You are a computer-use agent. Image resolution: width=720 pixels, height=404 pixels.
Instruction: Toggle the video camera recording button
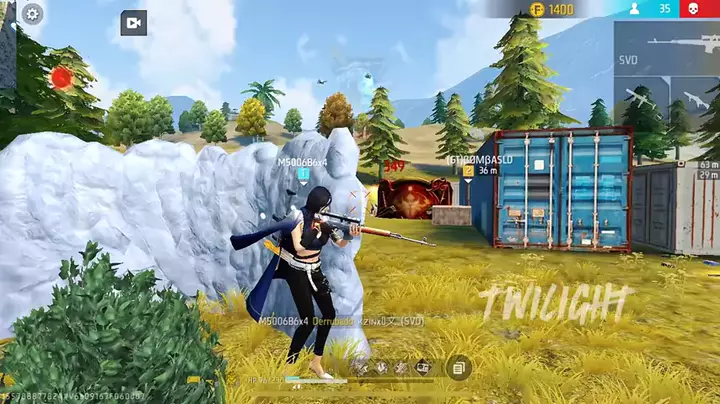coord(133,23)
